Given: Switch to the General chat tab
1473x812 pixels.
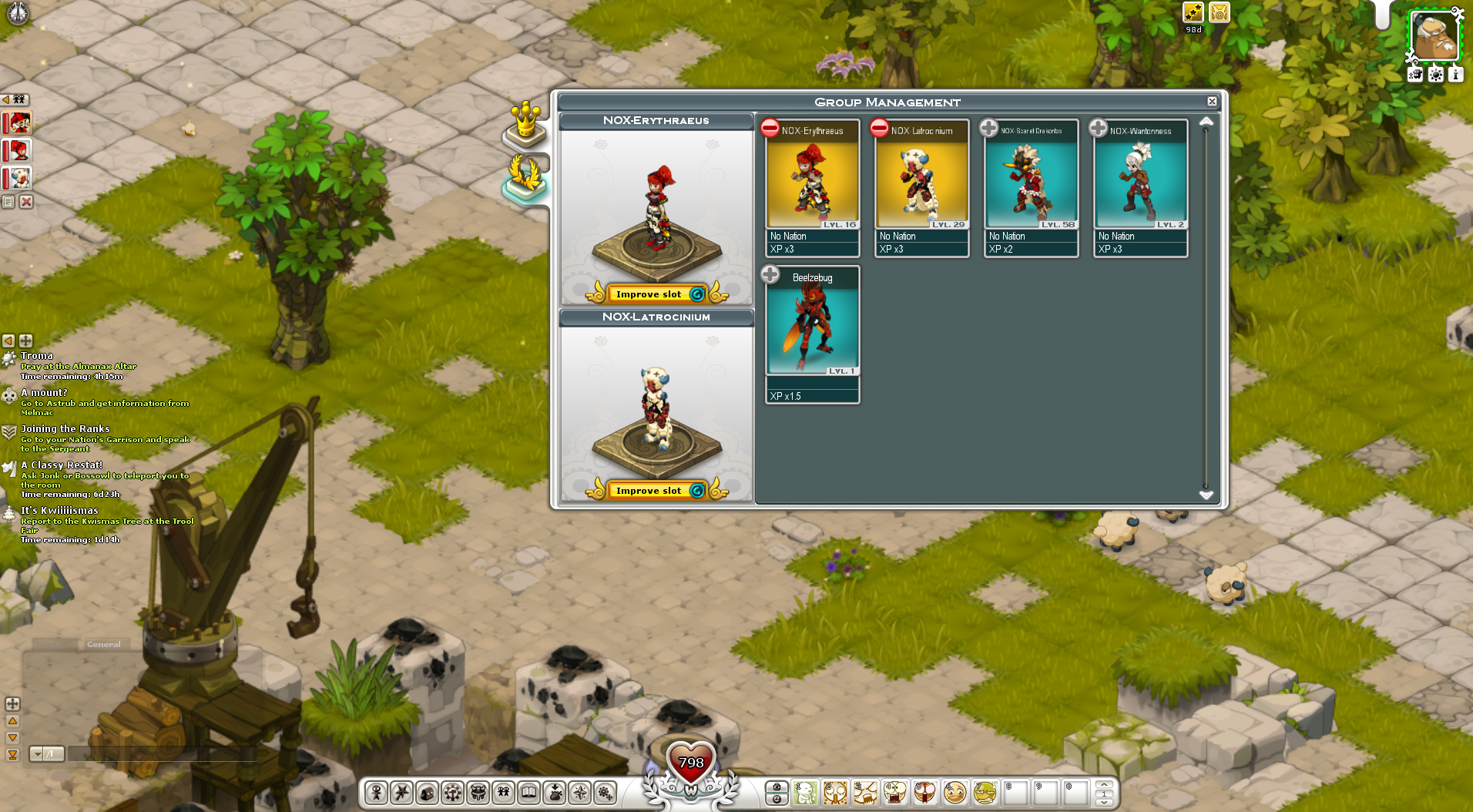Looking at the screenshot, I should [103, 644].
